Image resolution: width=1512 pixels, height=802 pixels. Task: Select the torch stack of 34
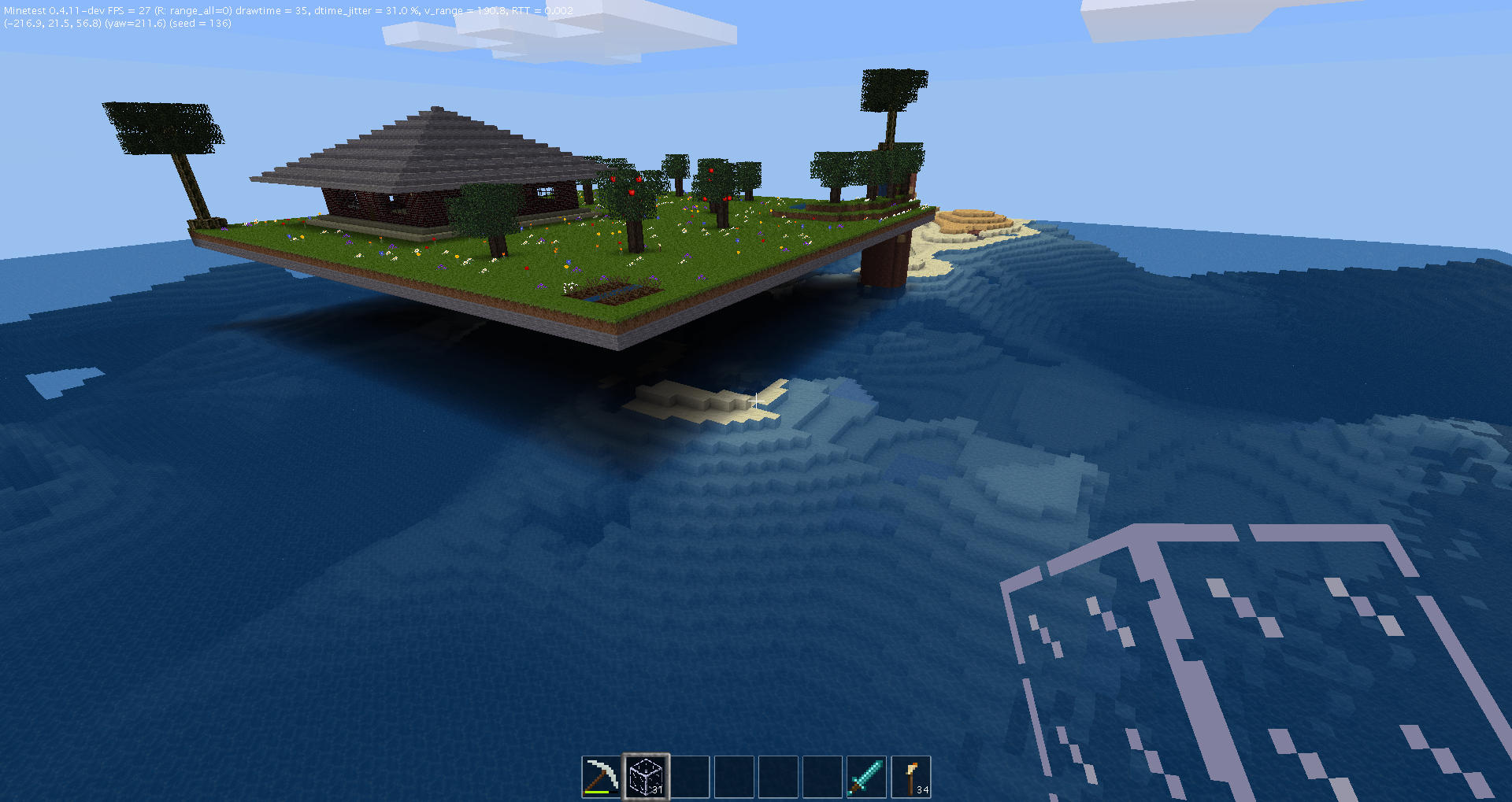click(912, 775)
